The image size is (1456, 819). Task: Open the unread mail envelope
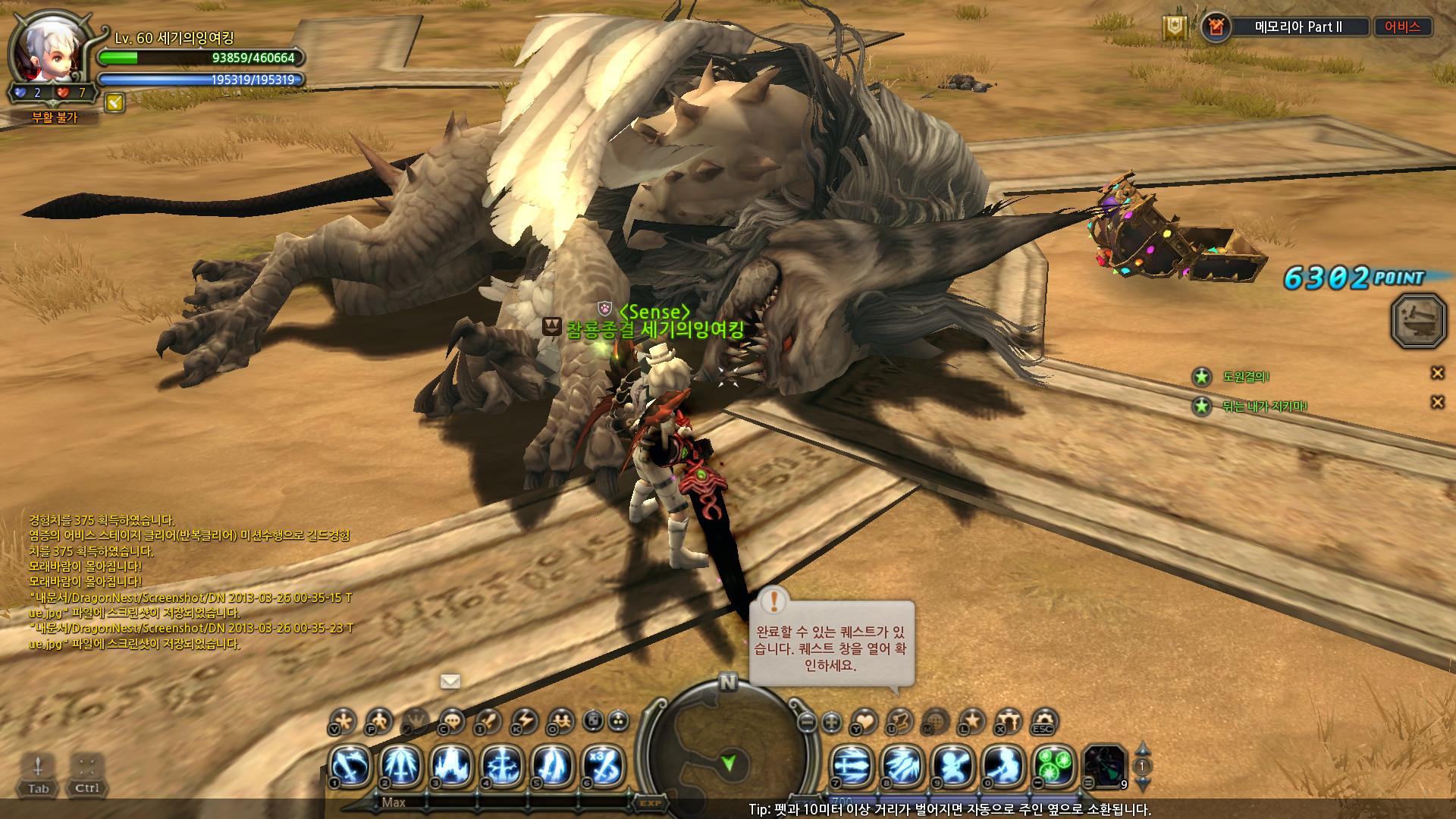click(x=450, y=681)
